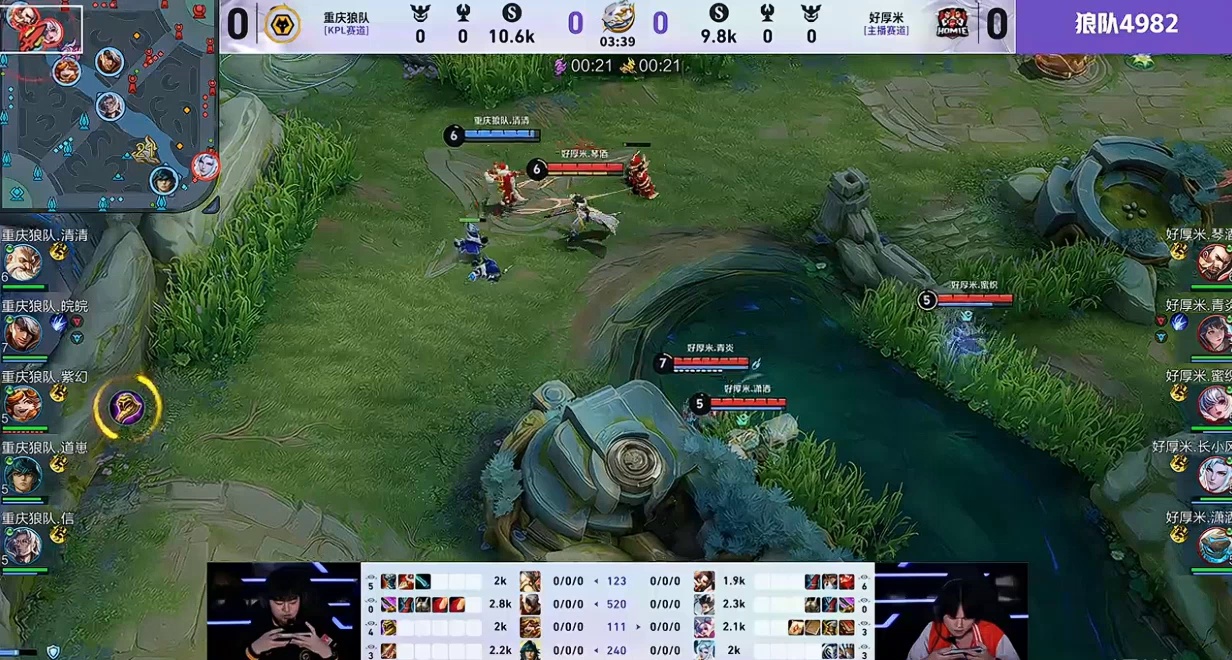Select the 重庆狼队.清清 player portrait

tap(22, 264)
